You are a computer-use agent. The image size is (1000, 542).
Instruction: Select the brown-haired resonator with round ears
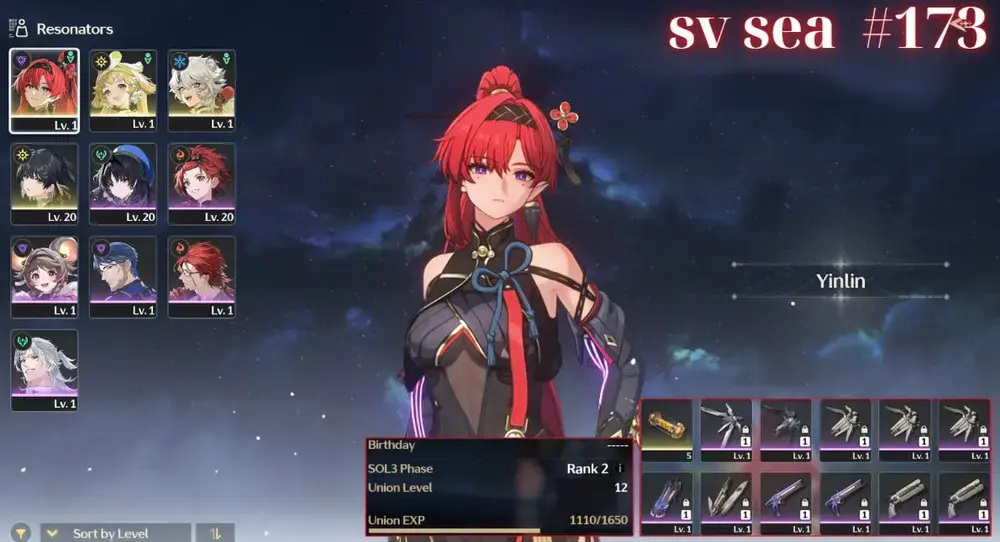pyautogui.click(x=44, y=277)
